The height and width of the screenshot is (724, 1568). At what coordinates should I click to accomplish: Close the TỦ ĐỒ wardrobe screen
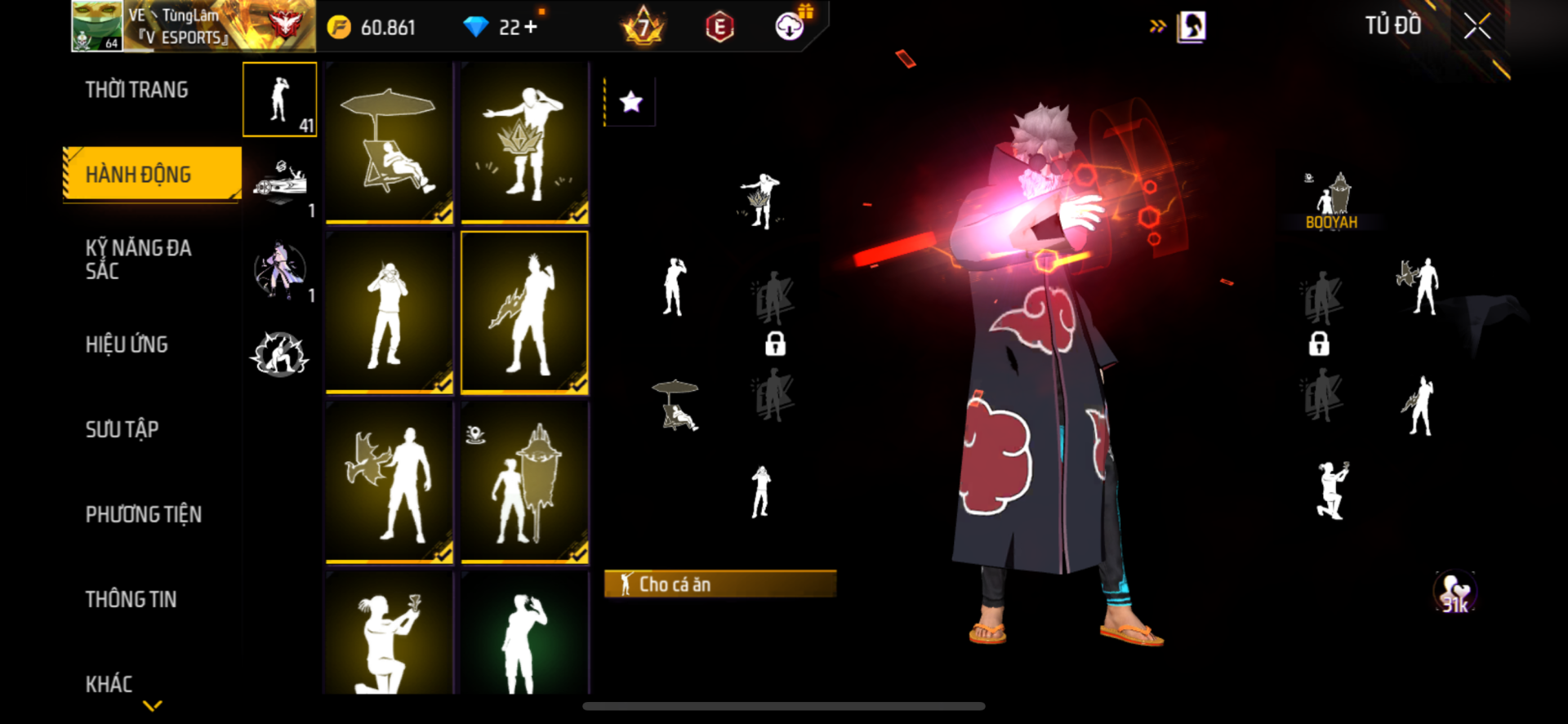[x=1477, y=26]
